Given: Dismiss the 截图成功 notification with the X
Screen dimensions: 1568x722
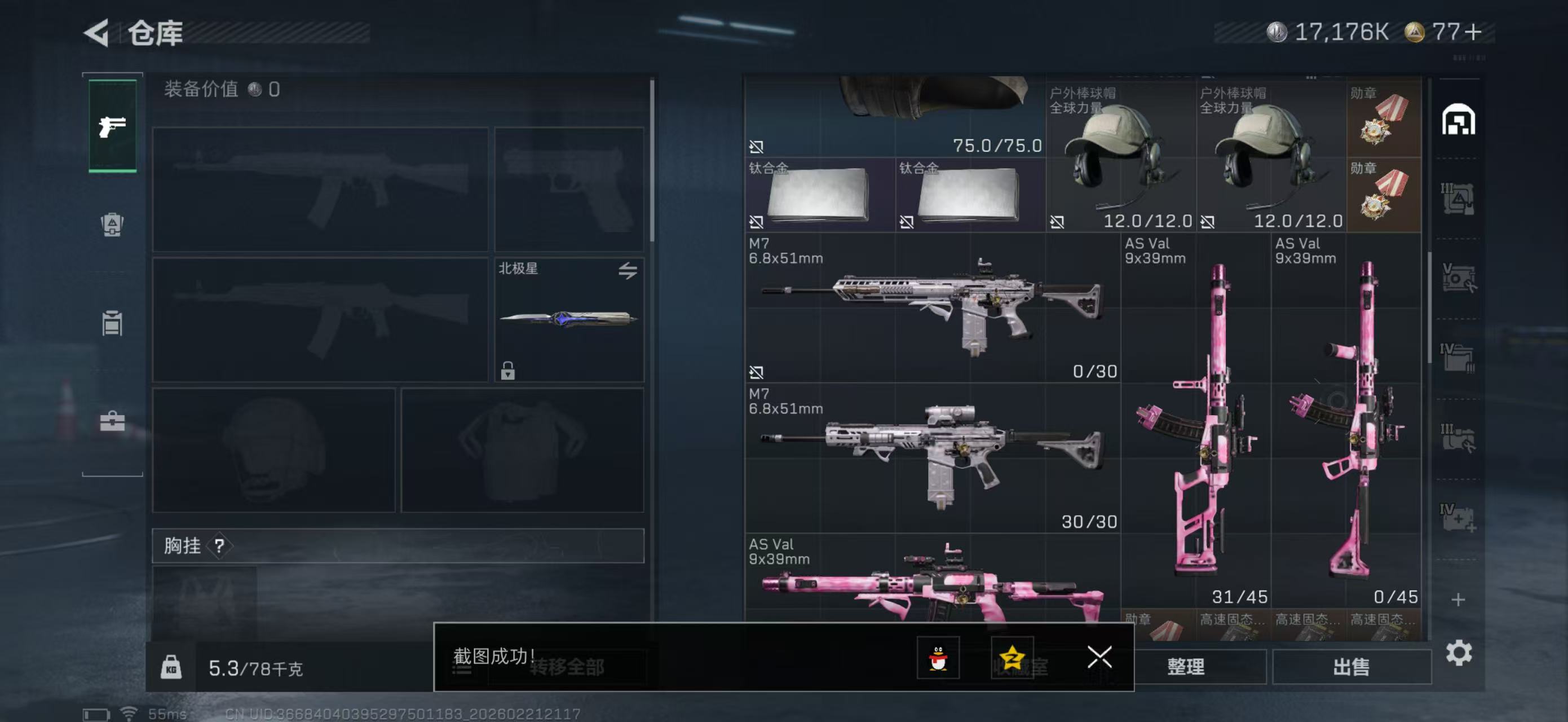Looking at the screenshot, I should (x=1100, y=658).
